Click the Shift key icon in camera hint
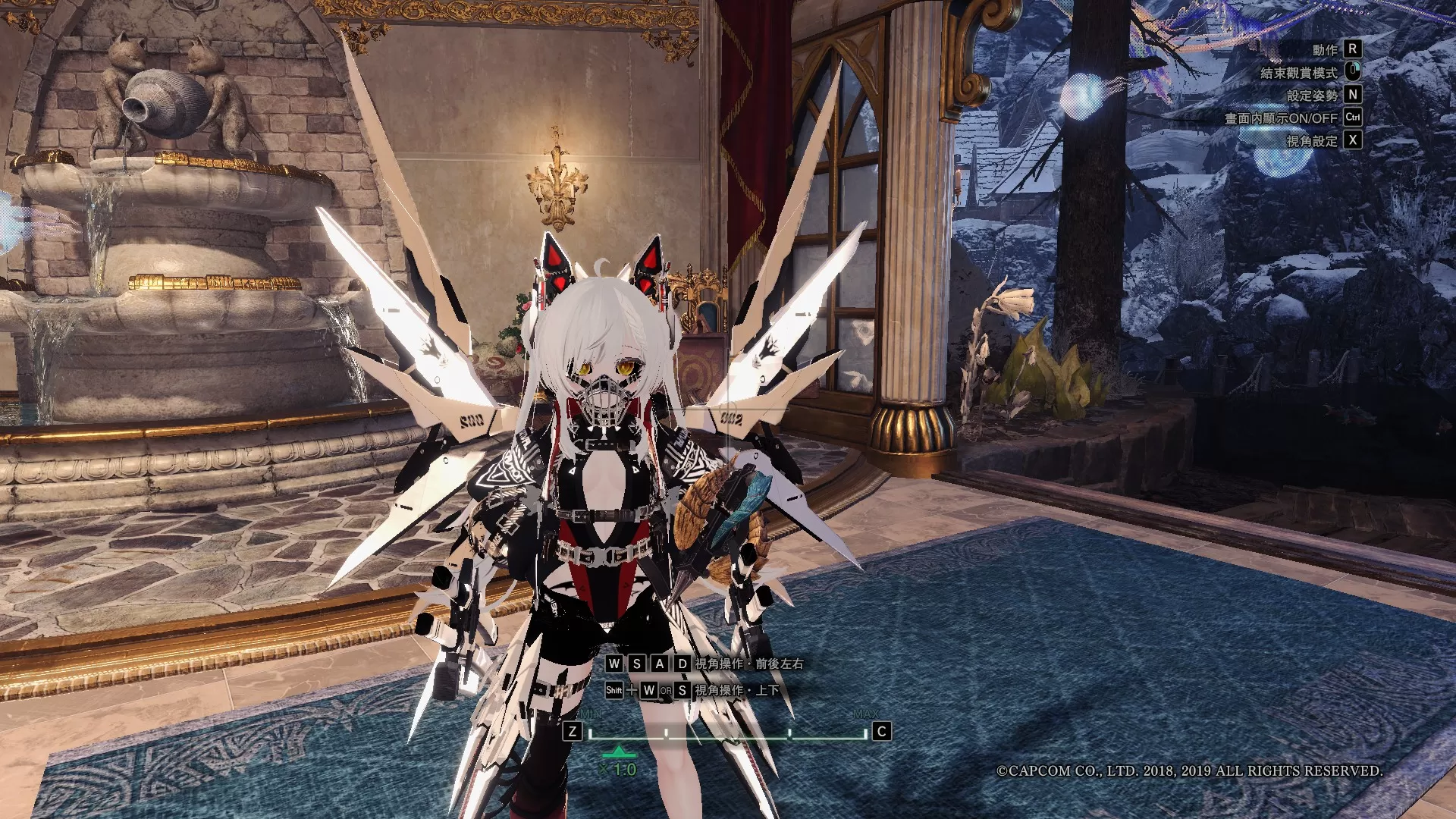 (x=614, y=690)
